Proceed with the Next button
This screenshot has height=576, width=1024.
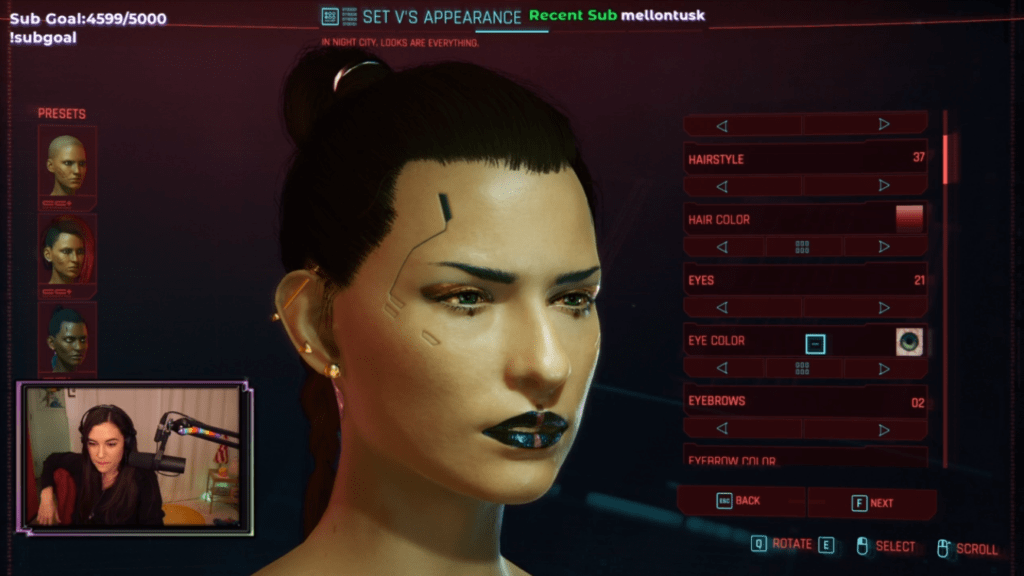click(873, 503)
